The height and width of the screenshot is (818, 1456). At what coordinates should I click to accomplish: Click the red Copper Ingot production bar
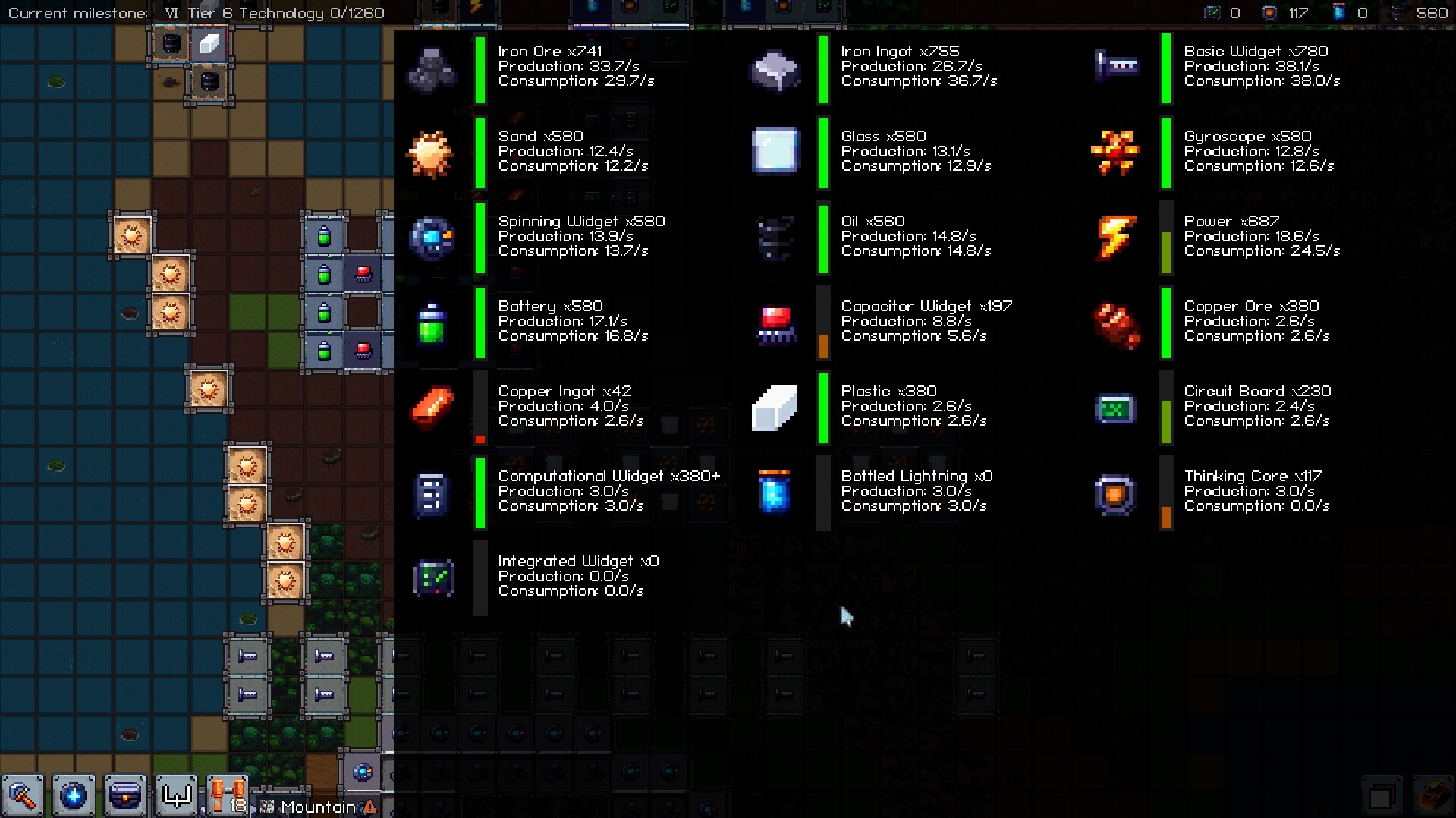click(x=480, y=440)
